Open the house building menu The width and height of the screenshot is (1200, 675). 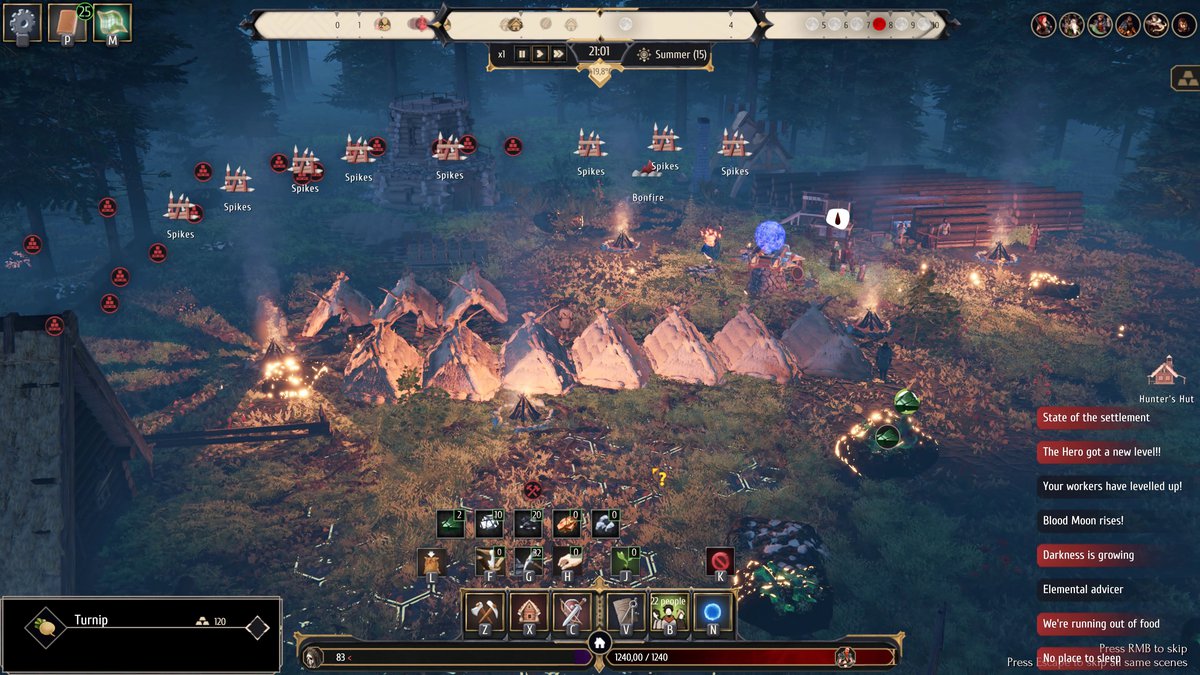point(529,612)
